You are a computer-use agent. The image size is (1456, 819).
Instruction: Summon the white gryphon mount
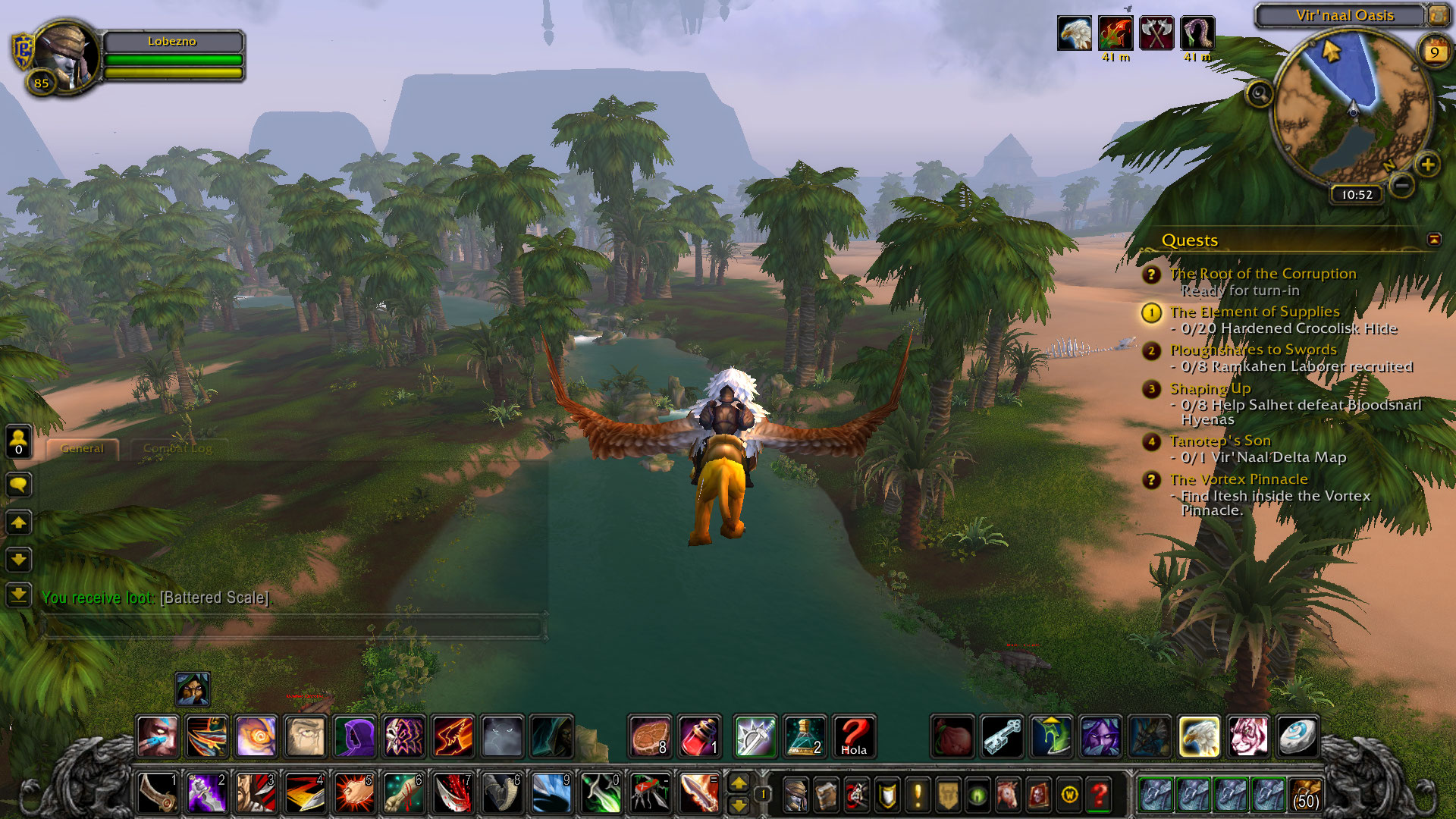[1199, 736]
